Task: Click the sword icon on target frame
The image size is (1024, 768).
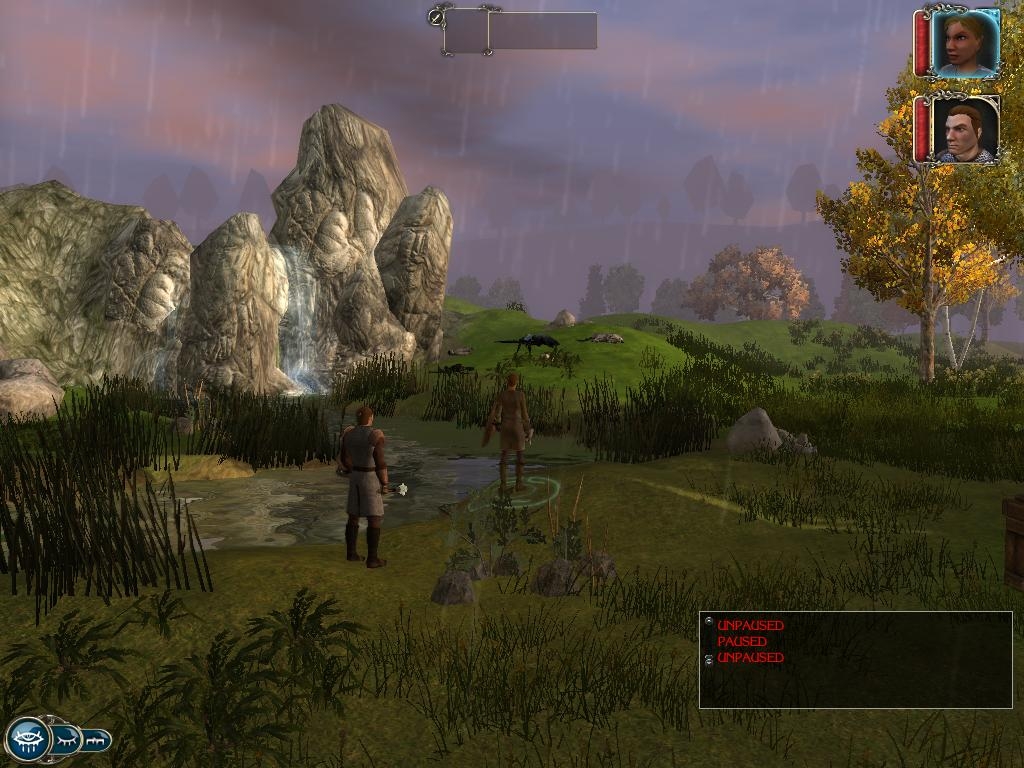Action: tap(436, 16)
